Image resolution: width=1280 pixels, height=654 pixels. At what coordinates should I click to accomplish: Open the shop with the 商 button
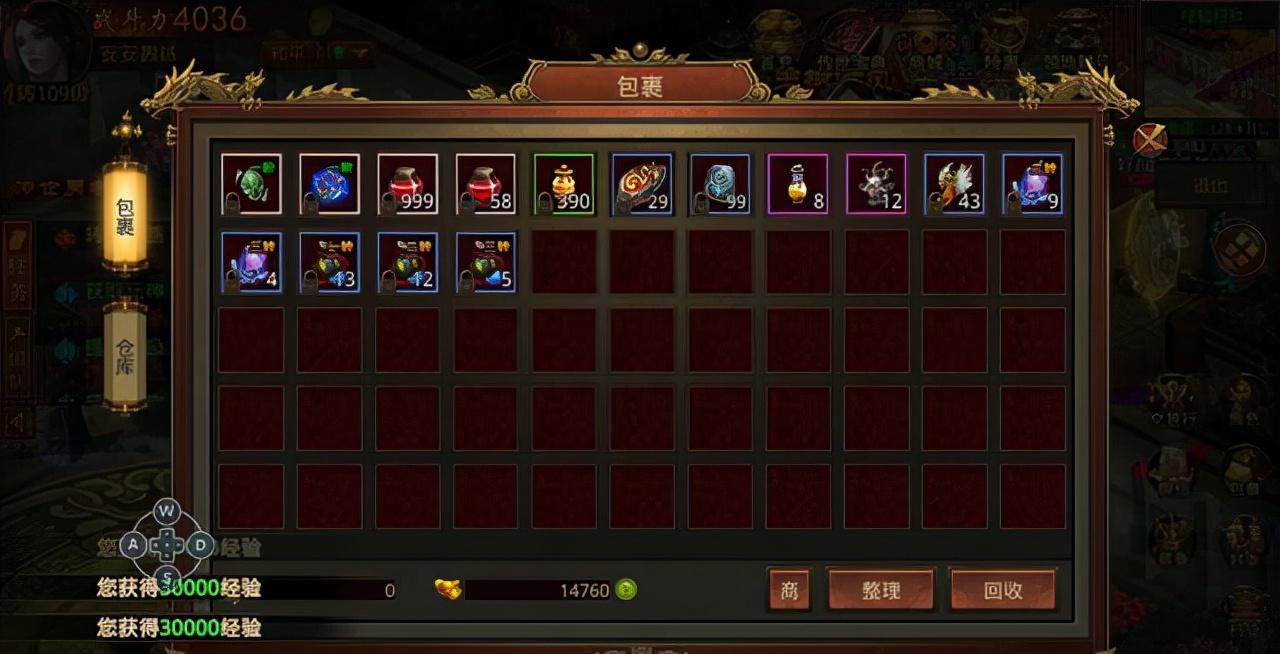click(789, 590)
